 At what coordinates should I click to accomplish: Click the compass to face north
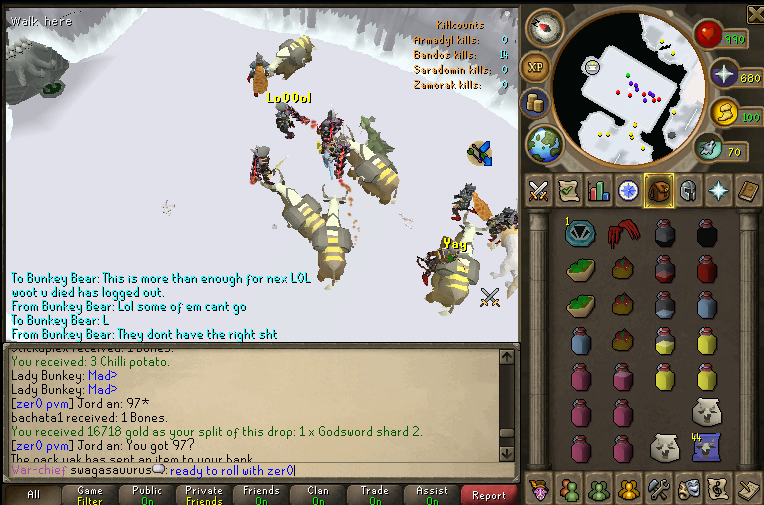(544, 27)
